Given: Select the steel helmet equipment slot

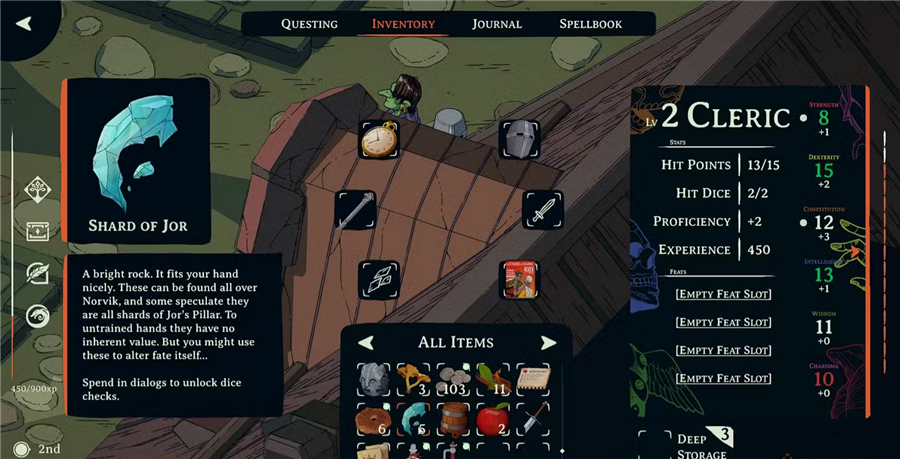Looking at the screenshot, I should point(519,140).
